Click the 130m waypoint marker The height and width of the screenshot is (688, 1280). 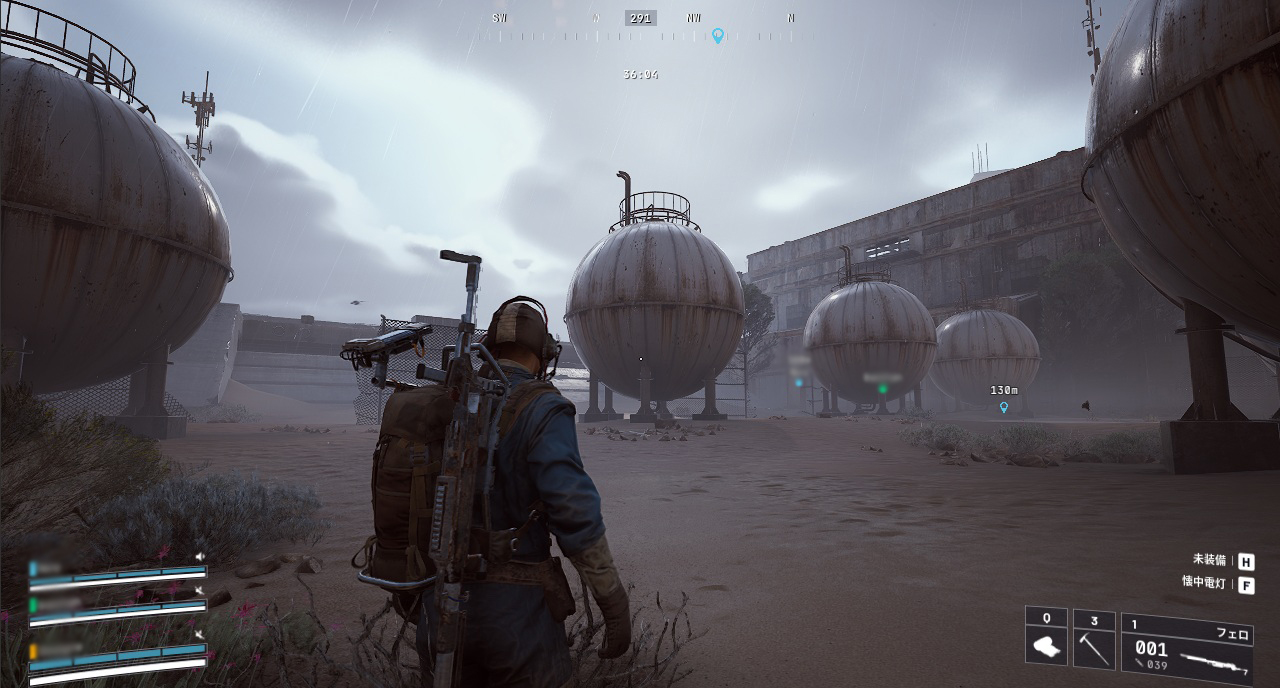click(1003, 407)
